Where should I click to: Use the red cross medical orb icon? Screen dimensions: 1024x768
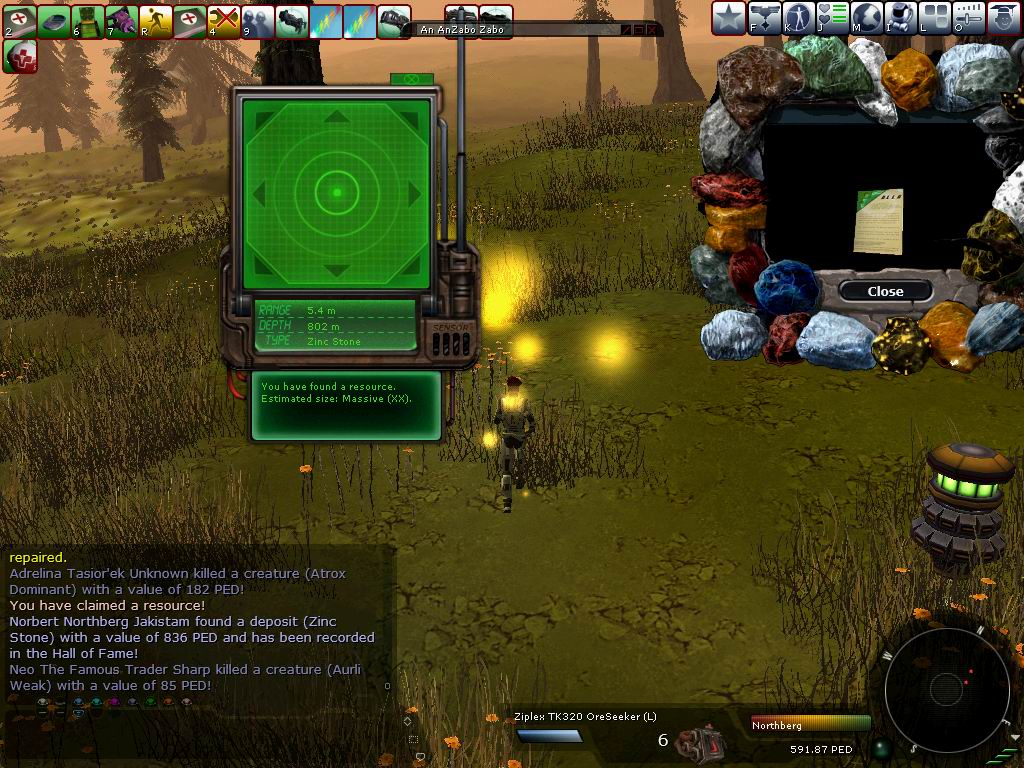[x=20, y=56]
